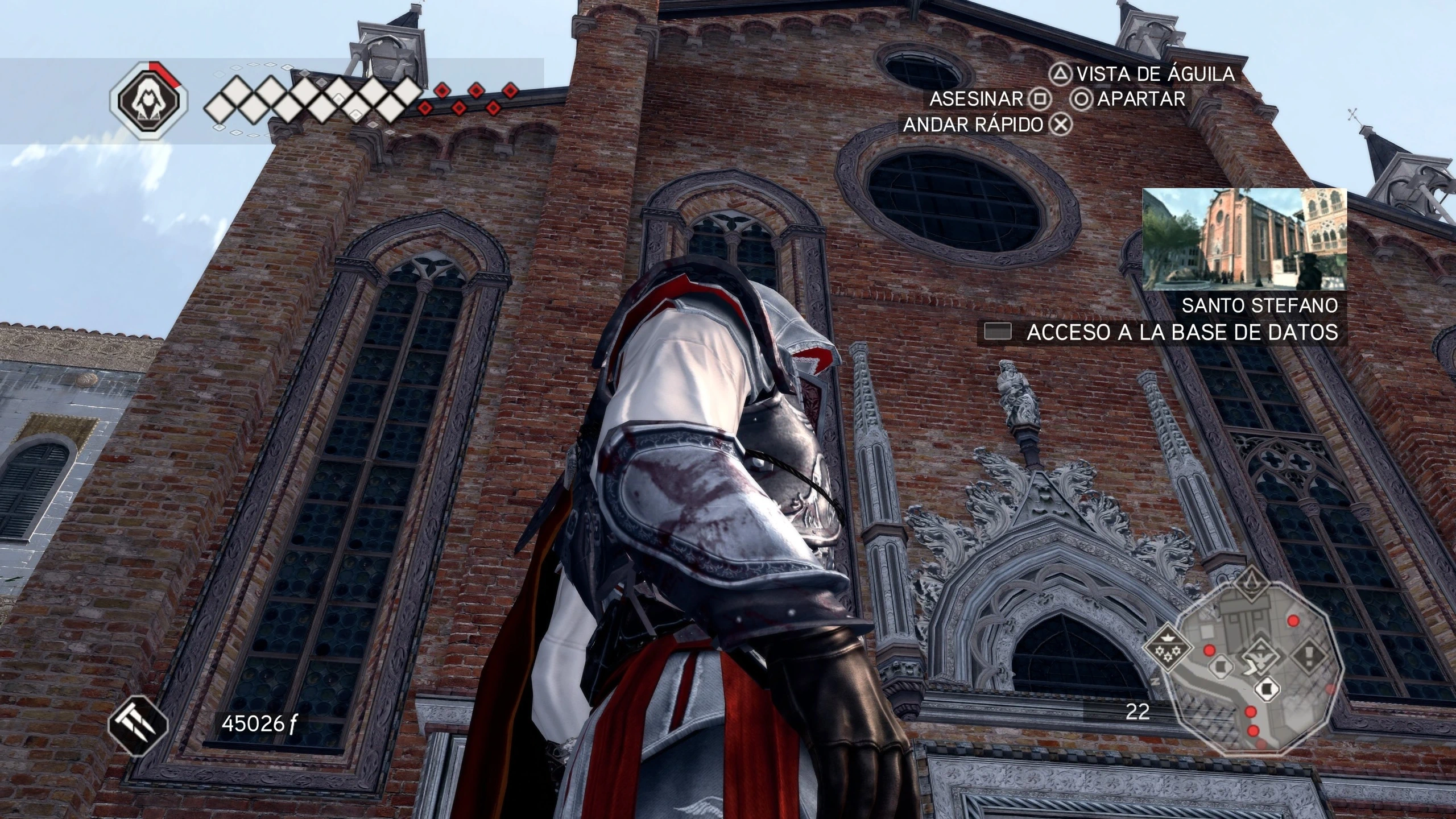
Task: Open the Santo Stefano database thumbnail
Action: 1244,239
